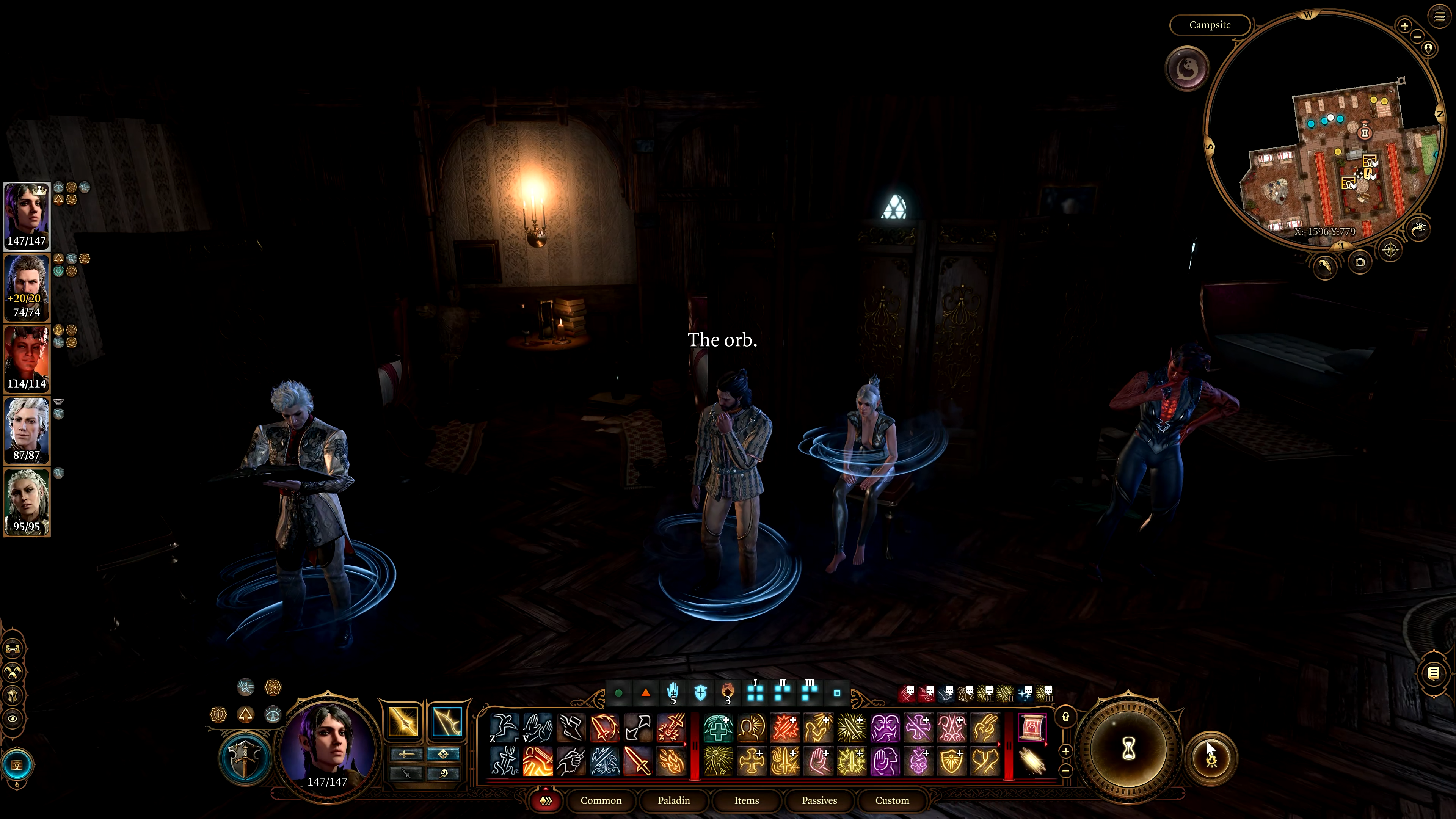Screen dimensions: 1456x819
Task: Use the Jump ability icon
Action: (x=503, y=728)
